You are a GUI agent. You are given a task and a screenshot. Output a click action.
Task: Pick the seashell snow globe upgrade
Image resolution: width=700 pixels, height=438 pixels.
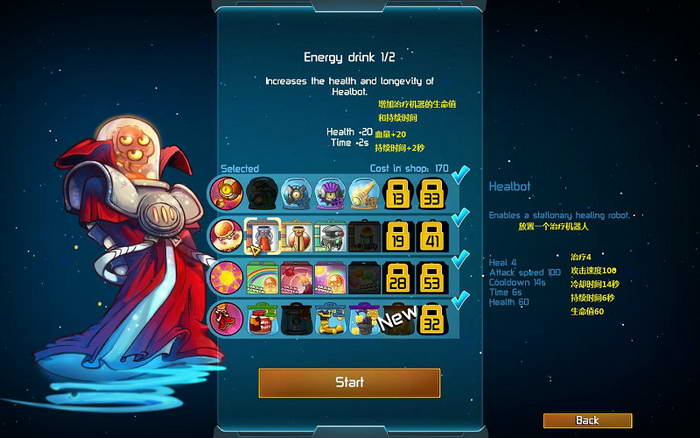363,191
